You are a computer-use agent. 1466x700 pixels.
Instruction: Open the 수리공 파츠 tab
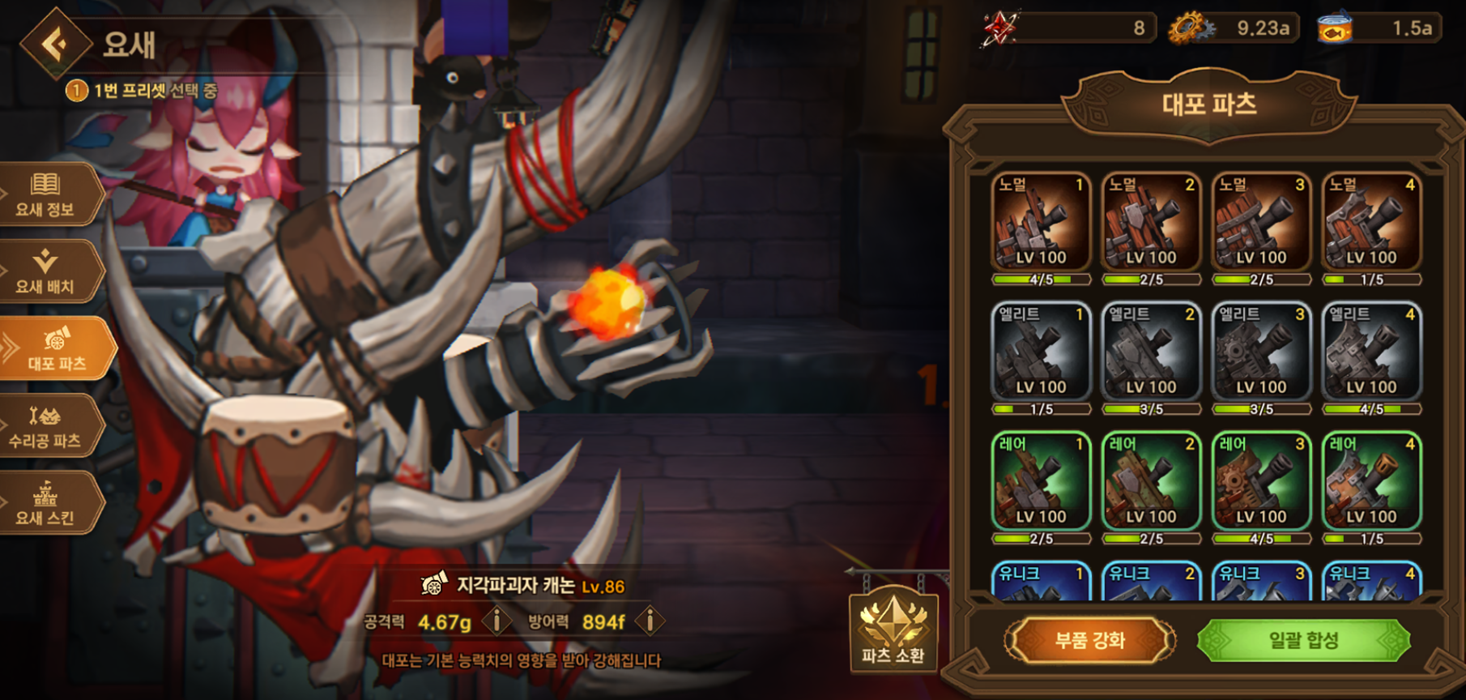tap(50, 426)
